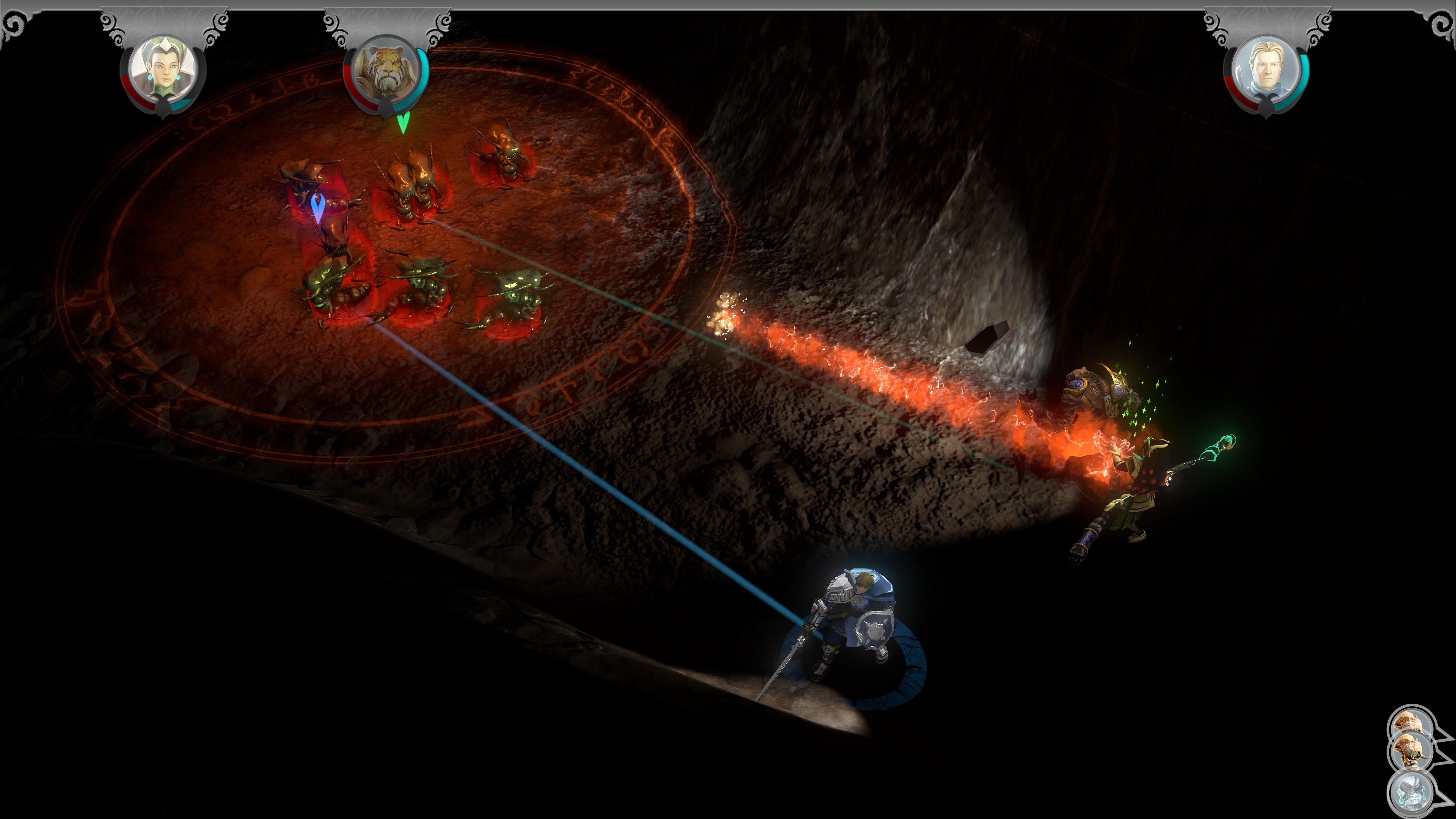Select the tiger hero portrait
The width and height of the screenshot is (1456, 819).
(386, 71)
